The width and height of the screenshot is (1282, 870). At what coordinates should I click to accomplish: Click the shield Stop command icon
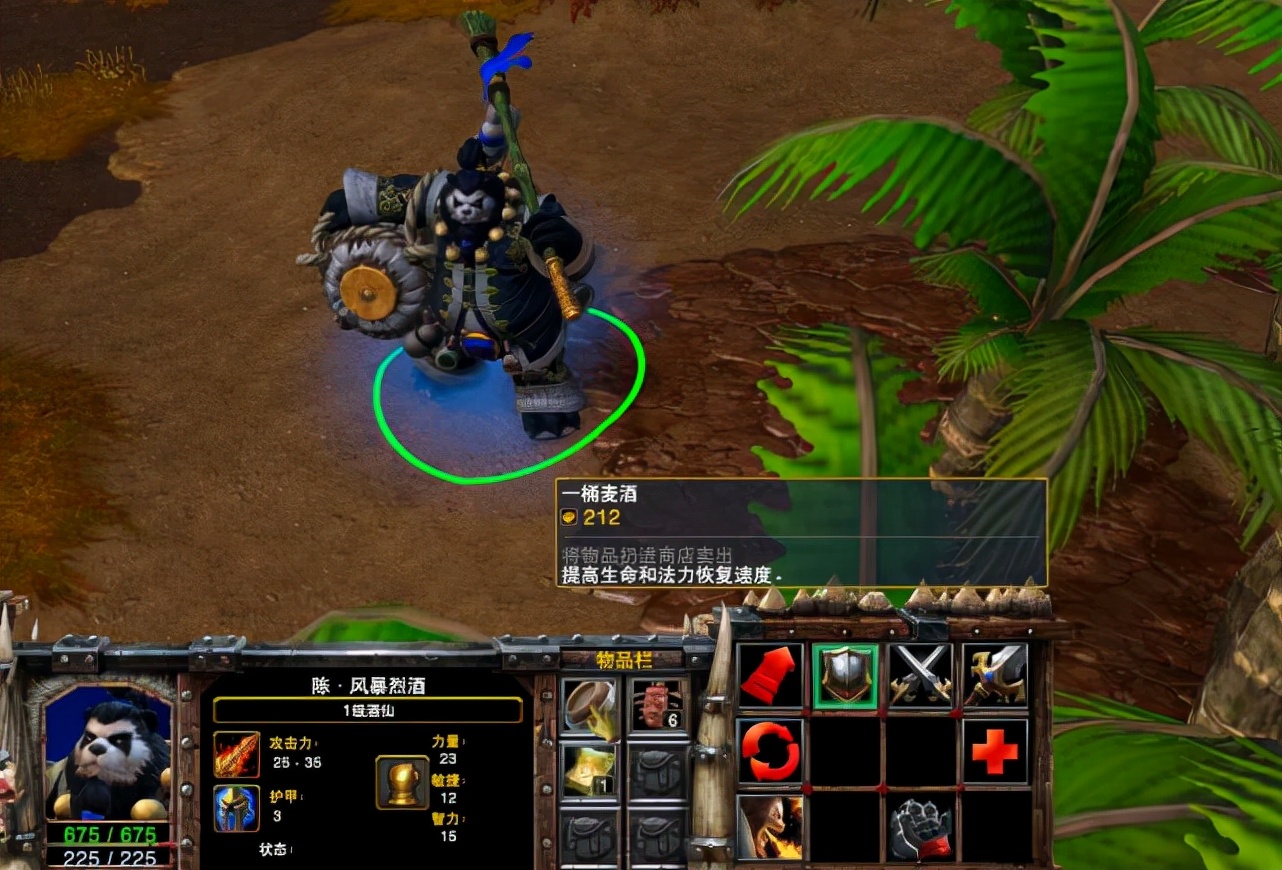(845, 676)
